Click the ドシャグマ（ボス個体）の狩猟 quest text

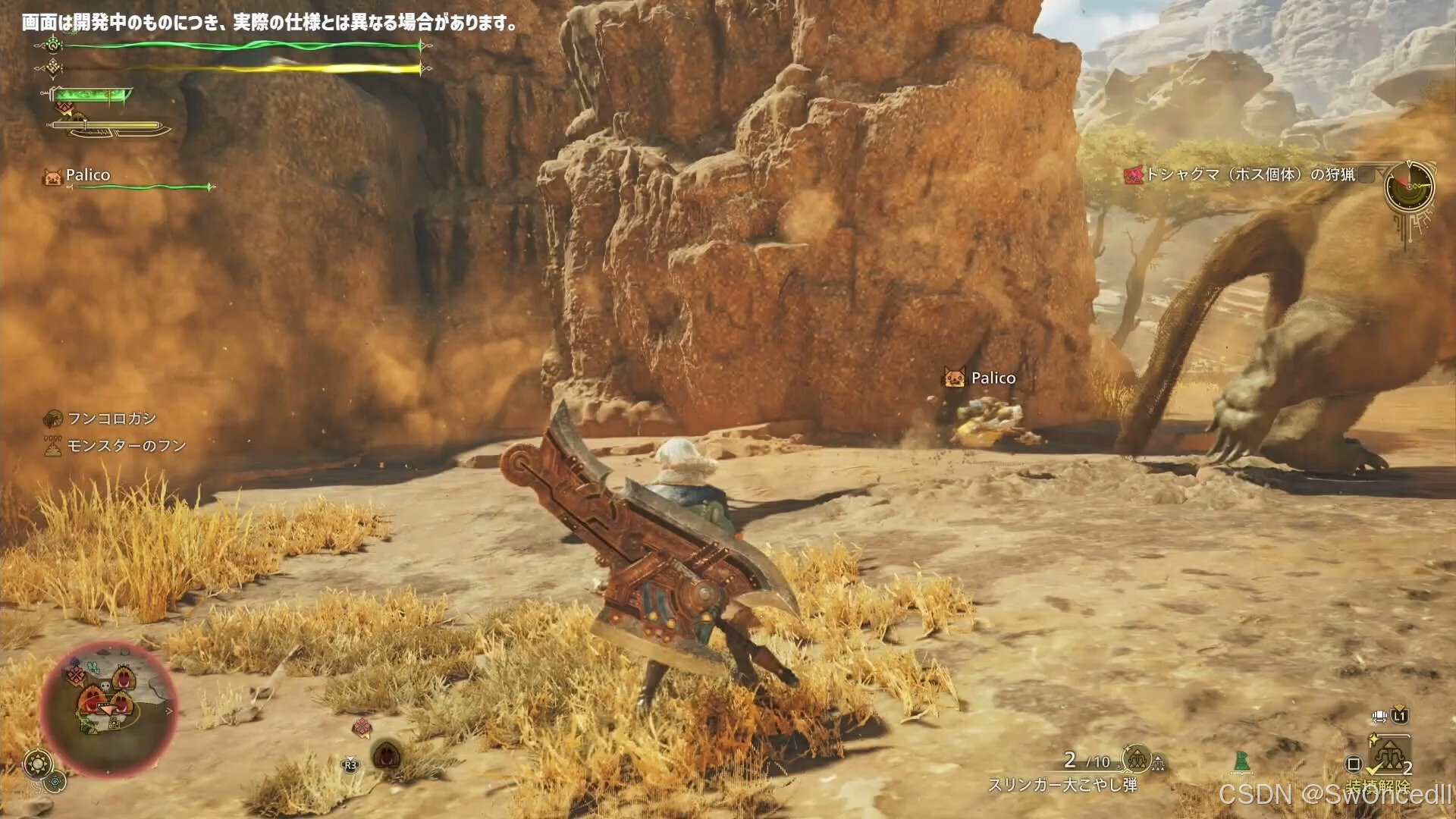point(1251,174)
